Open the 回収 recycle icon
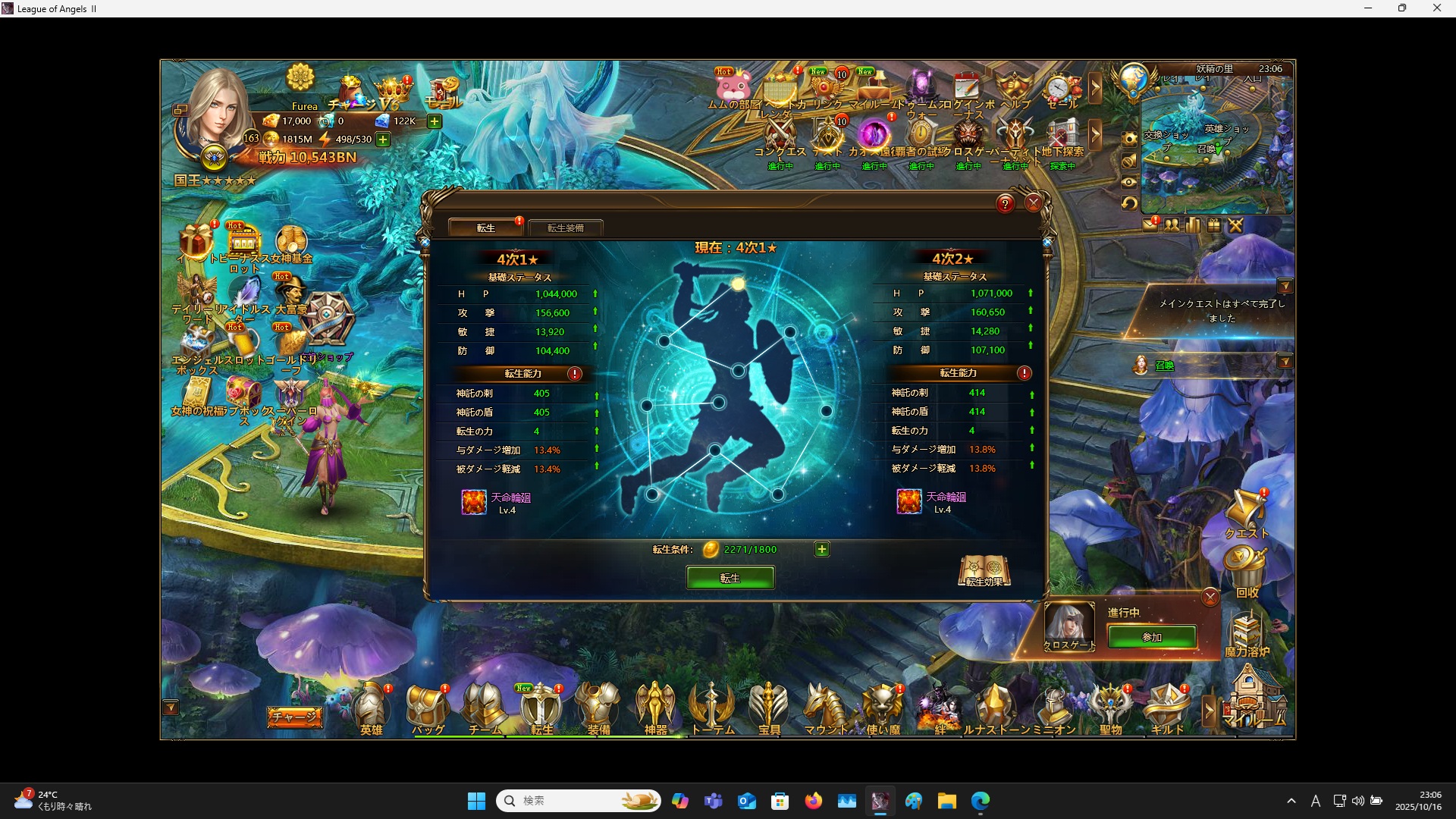The width and height of the screenshot is (1456, 819). pos(1246,573)
